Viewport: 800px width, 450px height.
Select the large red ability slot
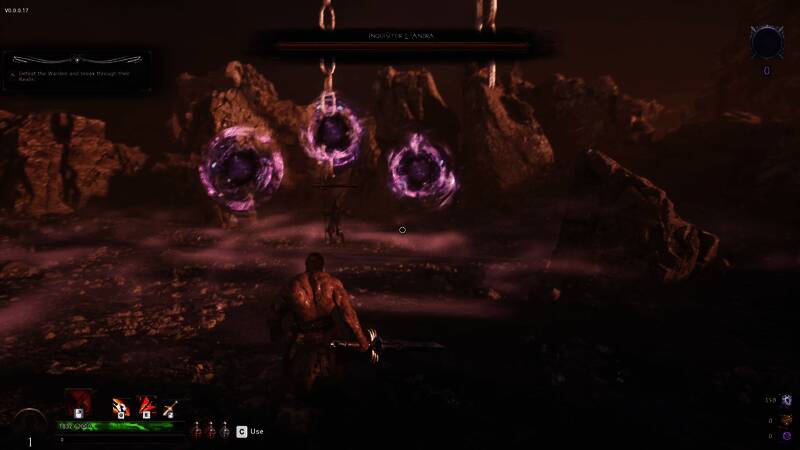pos(78,403)
